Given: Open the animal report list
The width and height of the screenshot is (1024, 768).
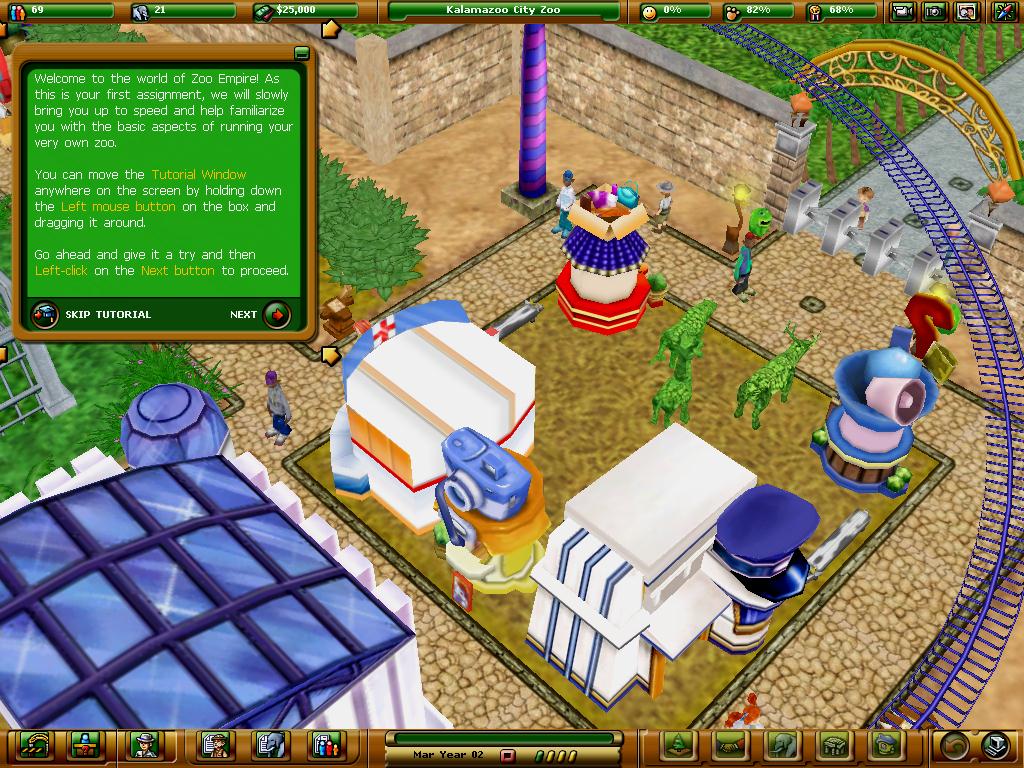Looking at the screenshot, I should (270, 745).
